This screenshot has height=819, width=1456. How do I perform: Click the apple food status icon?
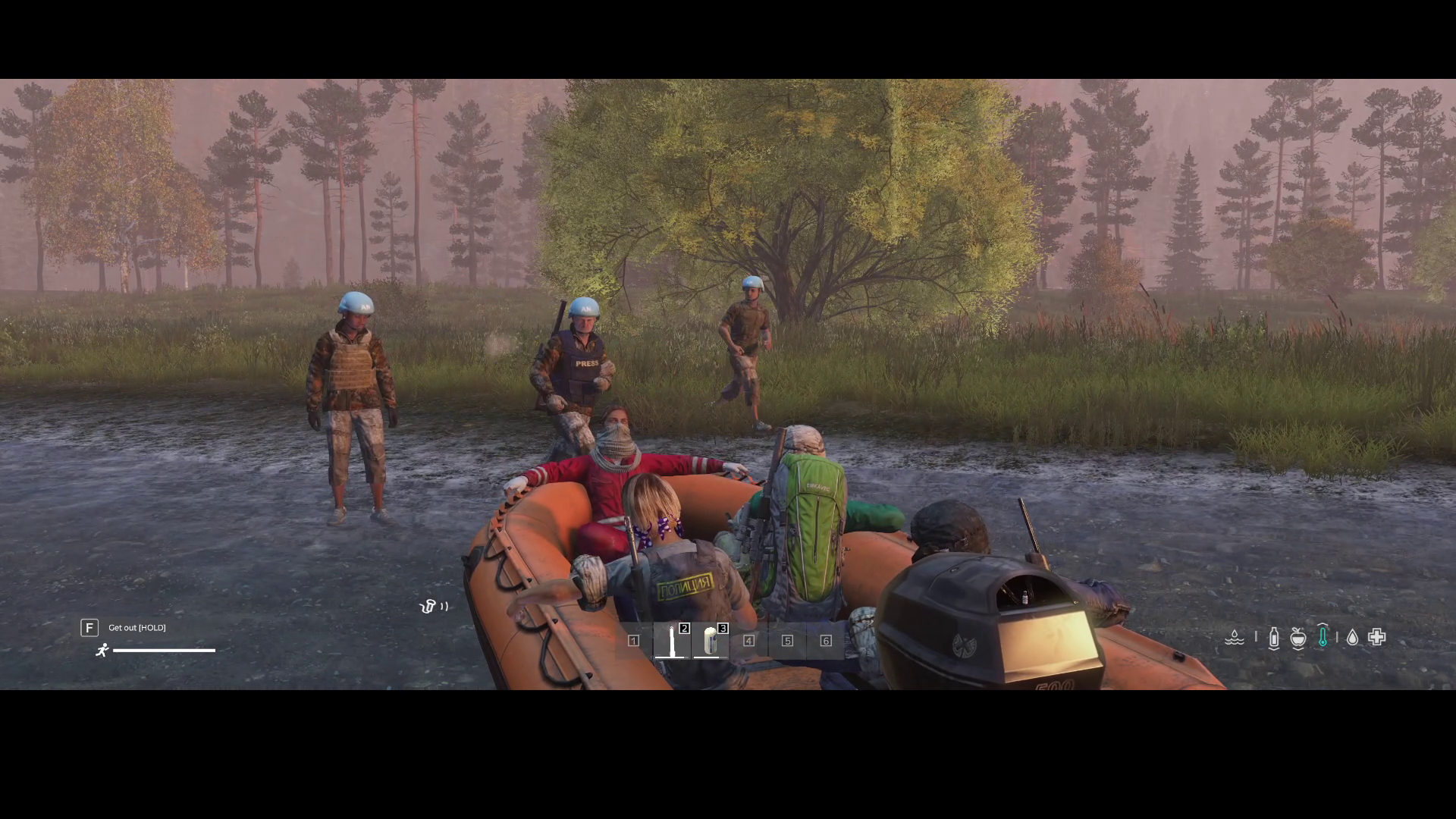(x=1298, y=637)
